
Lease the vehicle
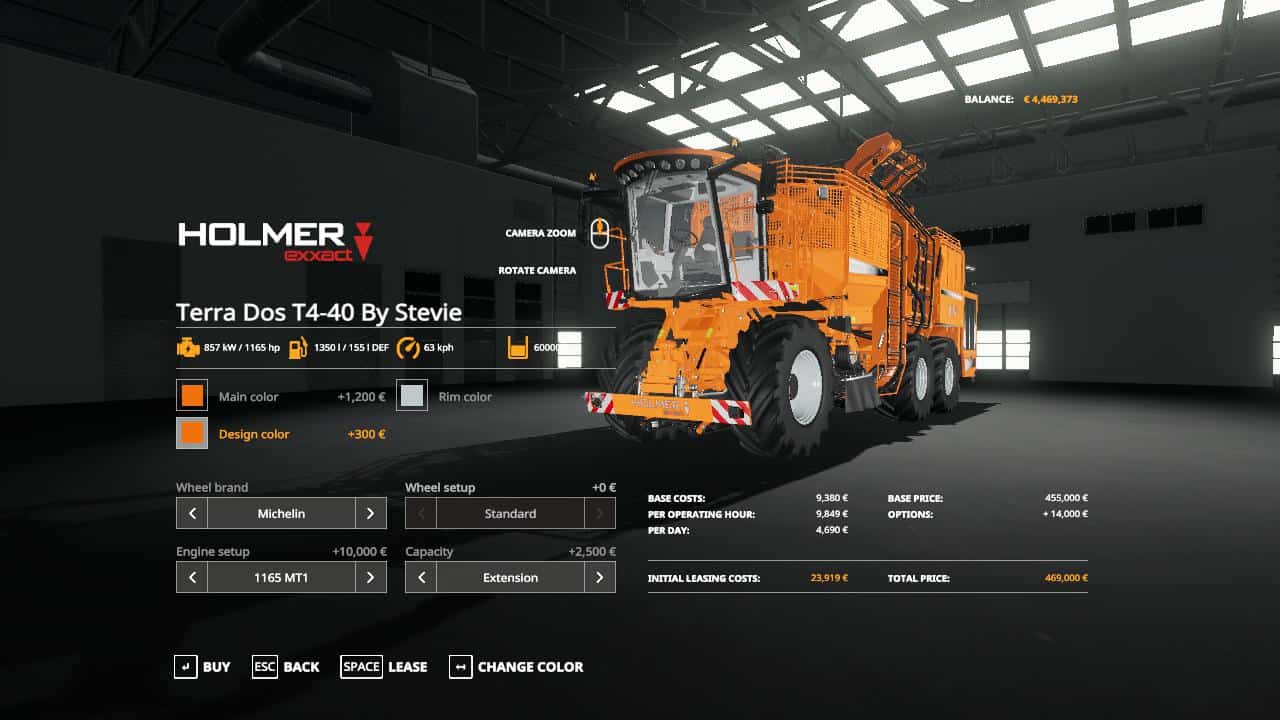coord(384,667)
